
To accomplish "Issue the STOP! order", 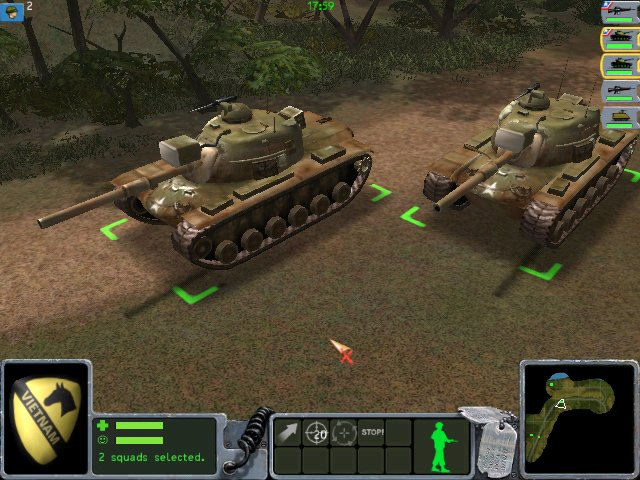I will pyautogui.click(x=372, y=432).
